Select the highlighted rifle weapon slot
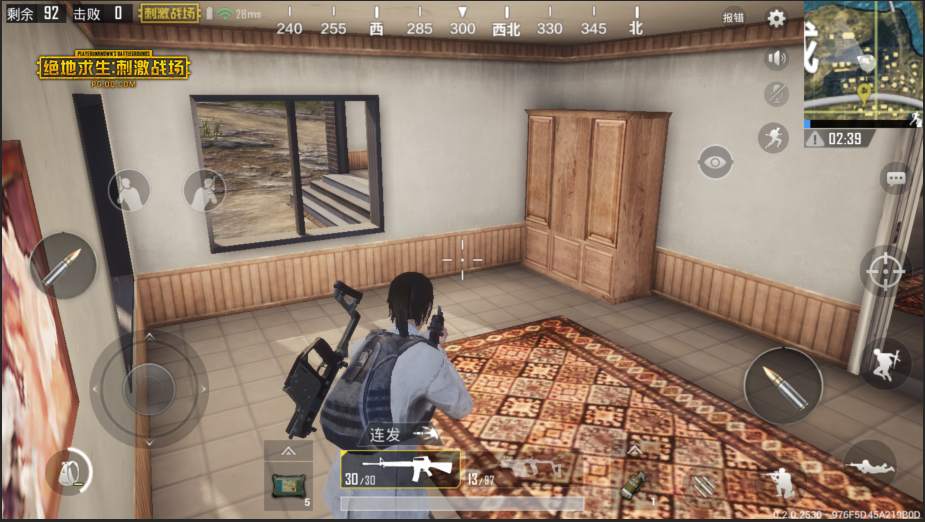The height and width of the screenshot is (522, 925). tap(400, 468)
